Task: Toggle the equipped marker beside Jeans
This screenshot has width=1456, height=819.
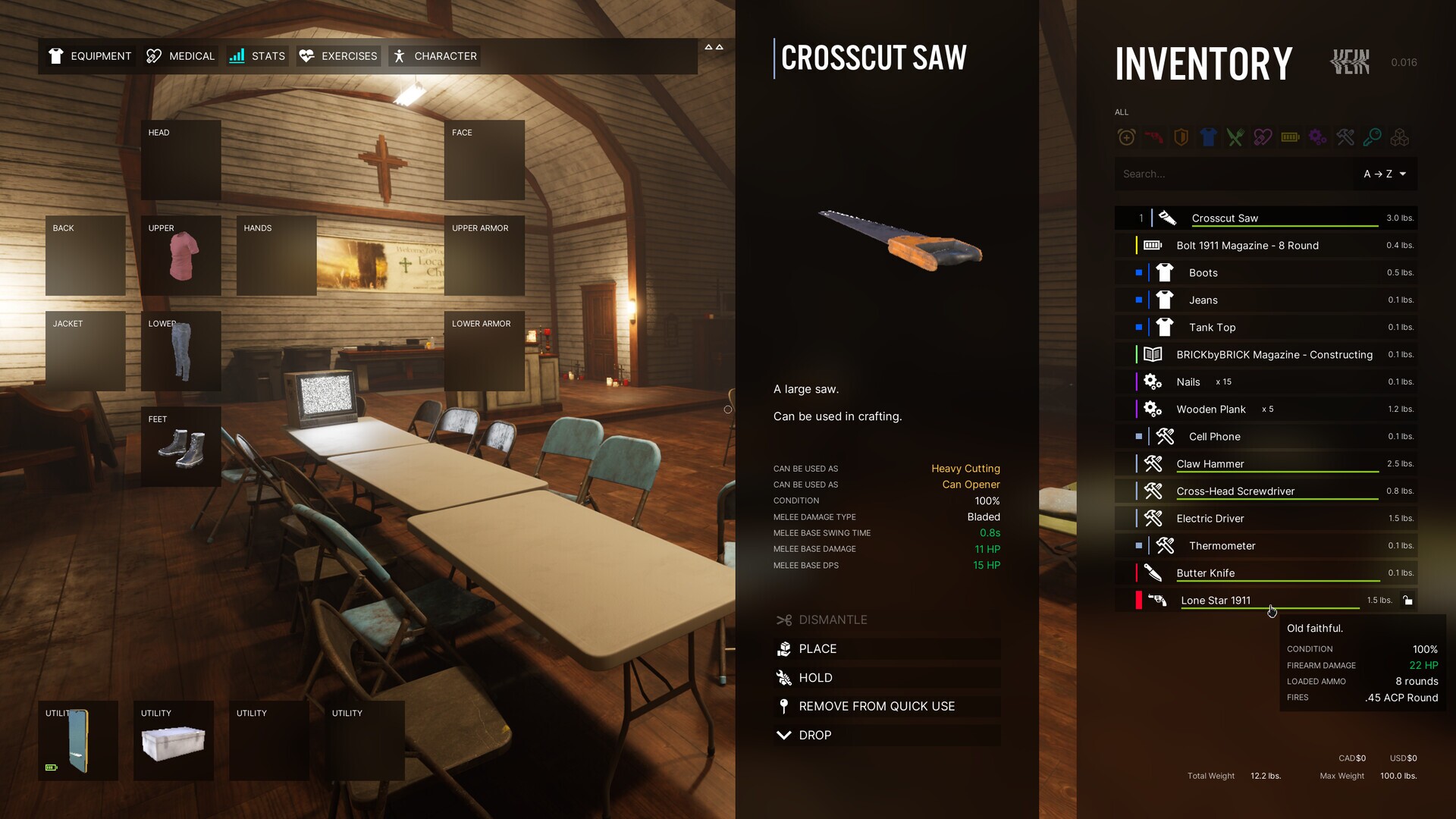Action: 1139,300
